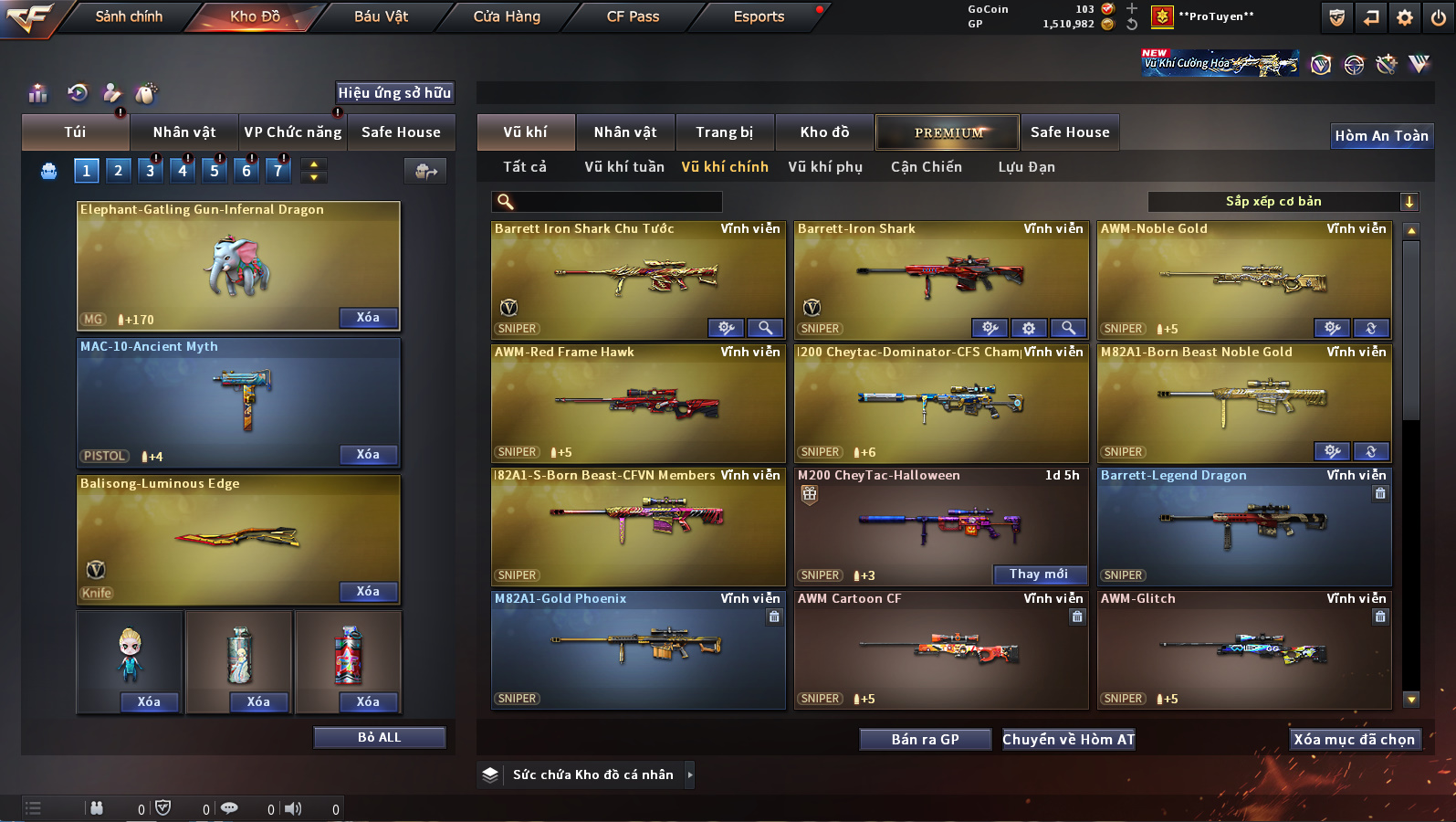Open the Sắp xếp cơ bản sort dropdown
The height and width of the screenshot is (822, 1456).
tap(1282, 202)
